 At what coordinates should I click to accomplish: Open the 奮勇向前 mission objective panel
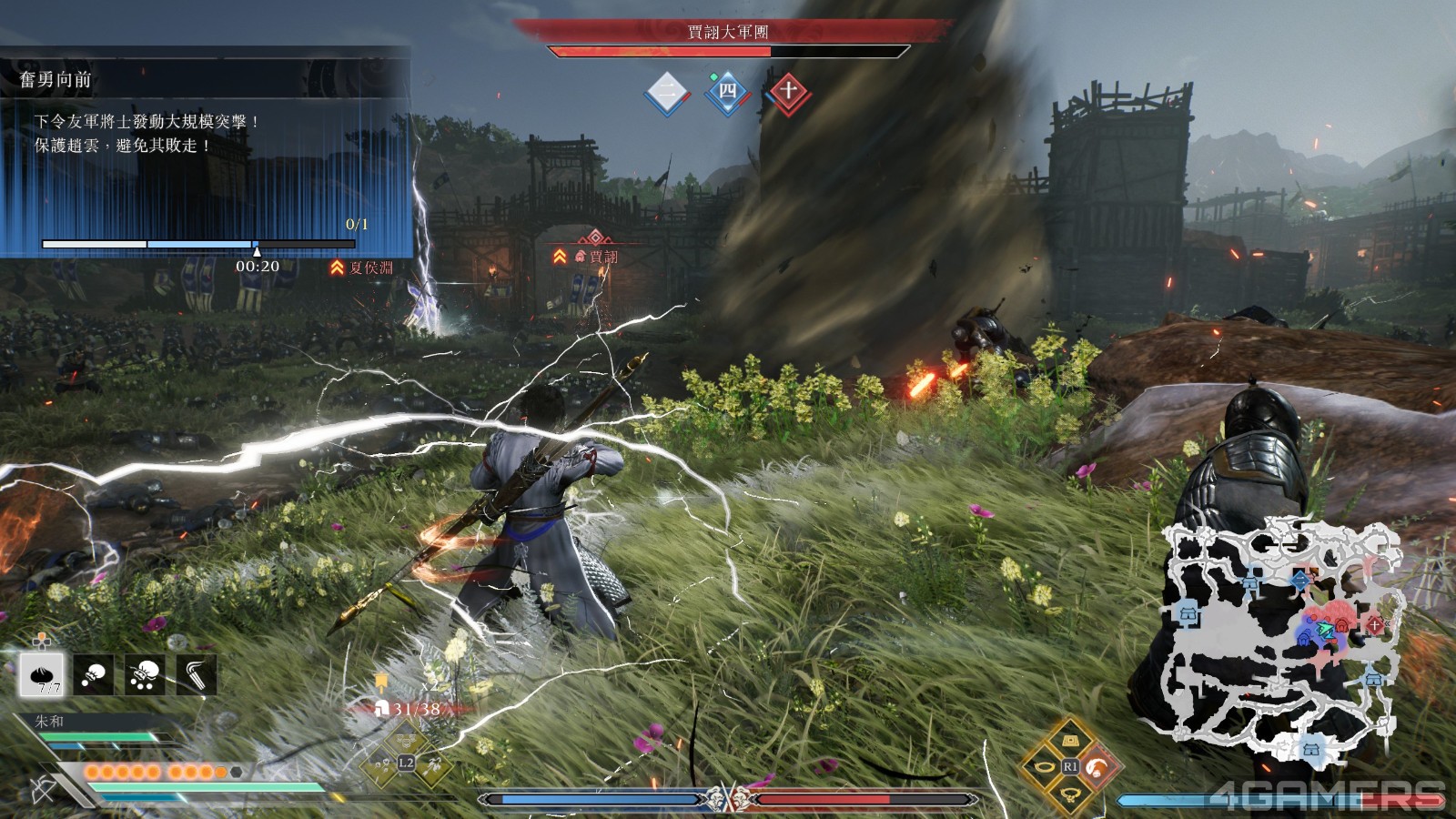click(205, 153)
